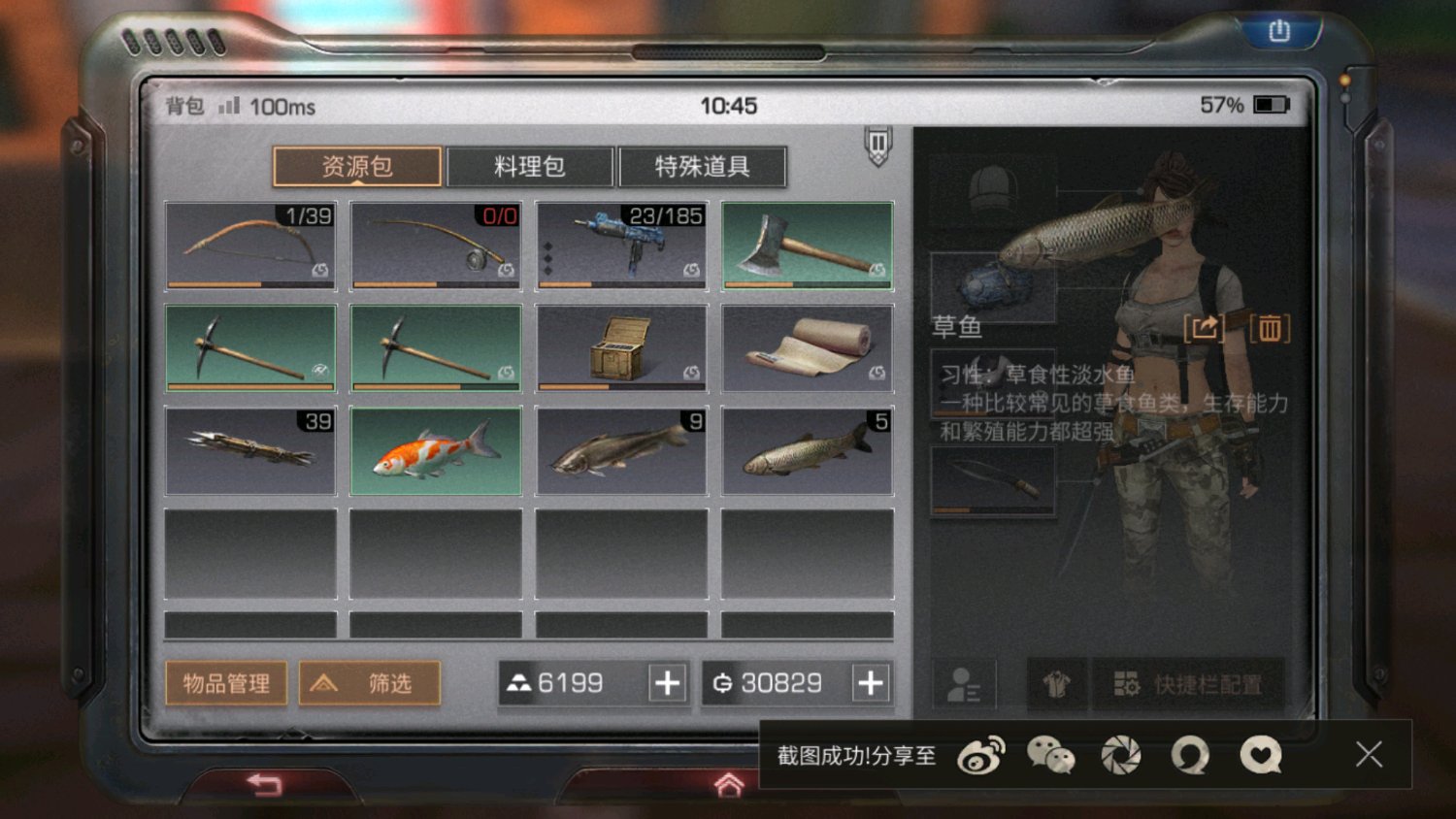Viewport: 1456px width, 819px height.
Task: Share screenshot to Weibo
Action: (982, 755)
